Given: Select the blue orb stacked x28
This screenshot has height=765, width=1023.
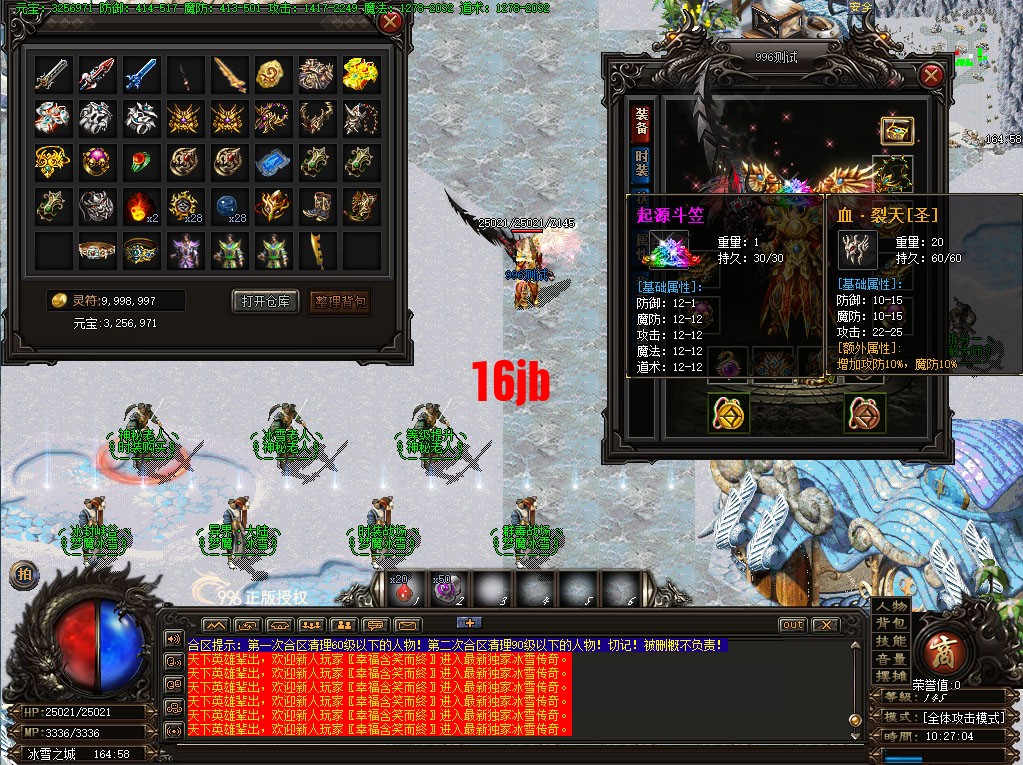Looking at the screenshot, I should coord(229,207).
